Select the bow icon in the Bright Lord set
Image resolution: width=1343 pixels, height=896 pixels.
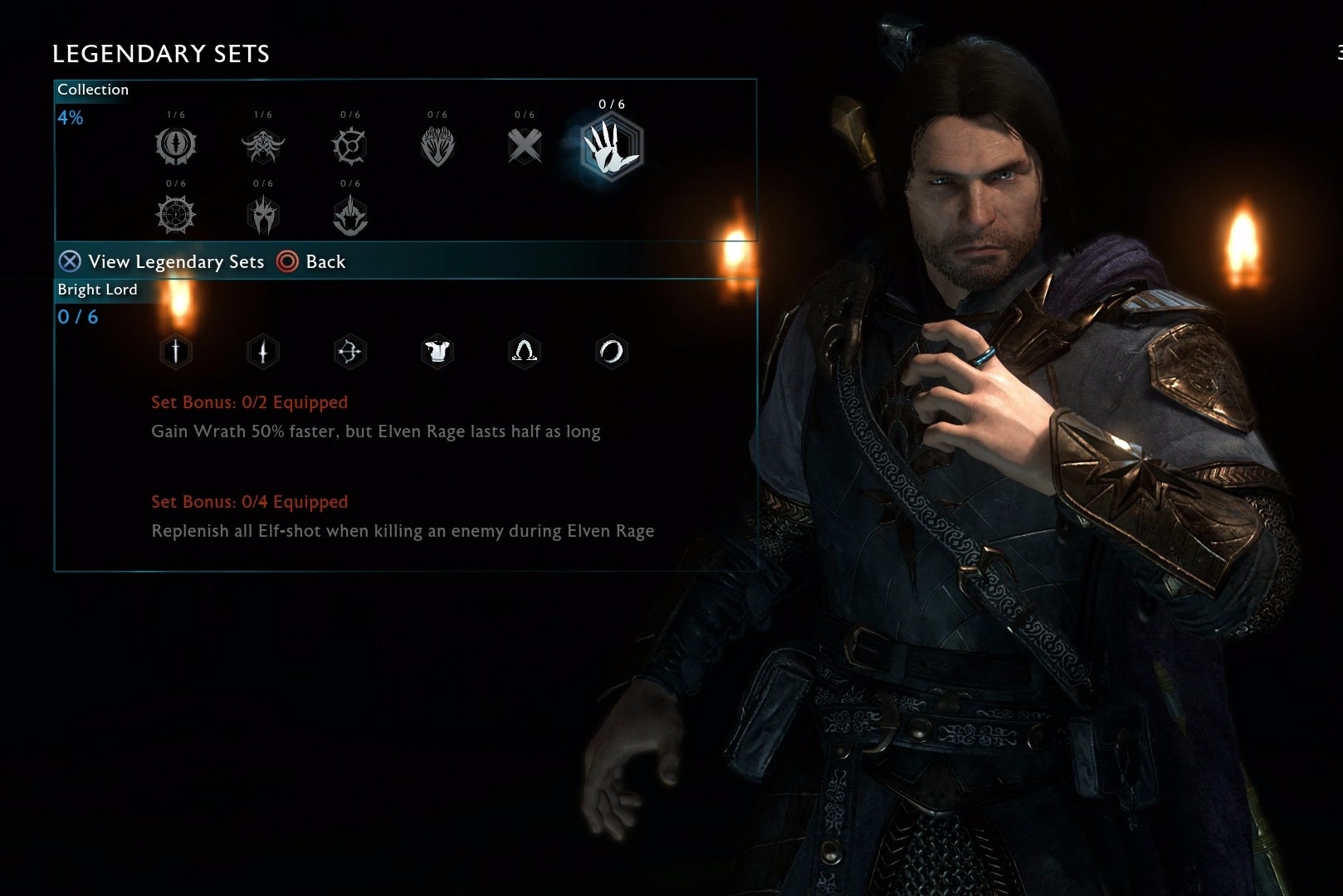click(349, 352)
